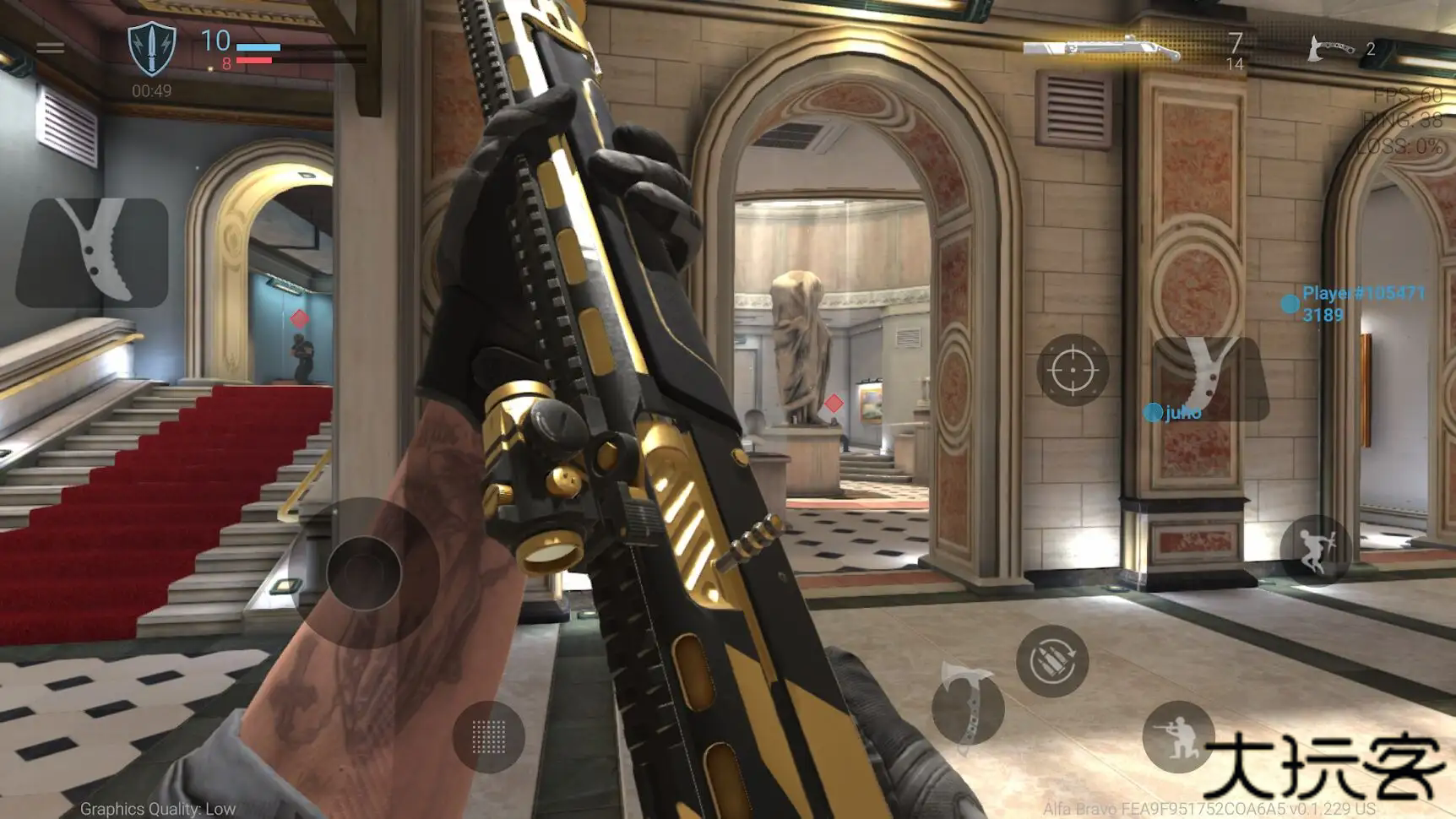Attack with the karambit button beside the crosshair
Screen dimensions: 1456x819
point(1210,378)
